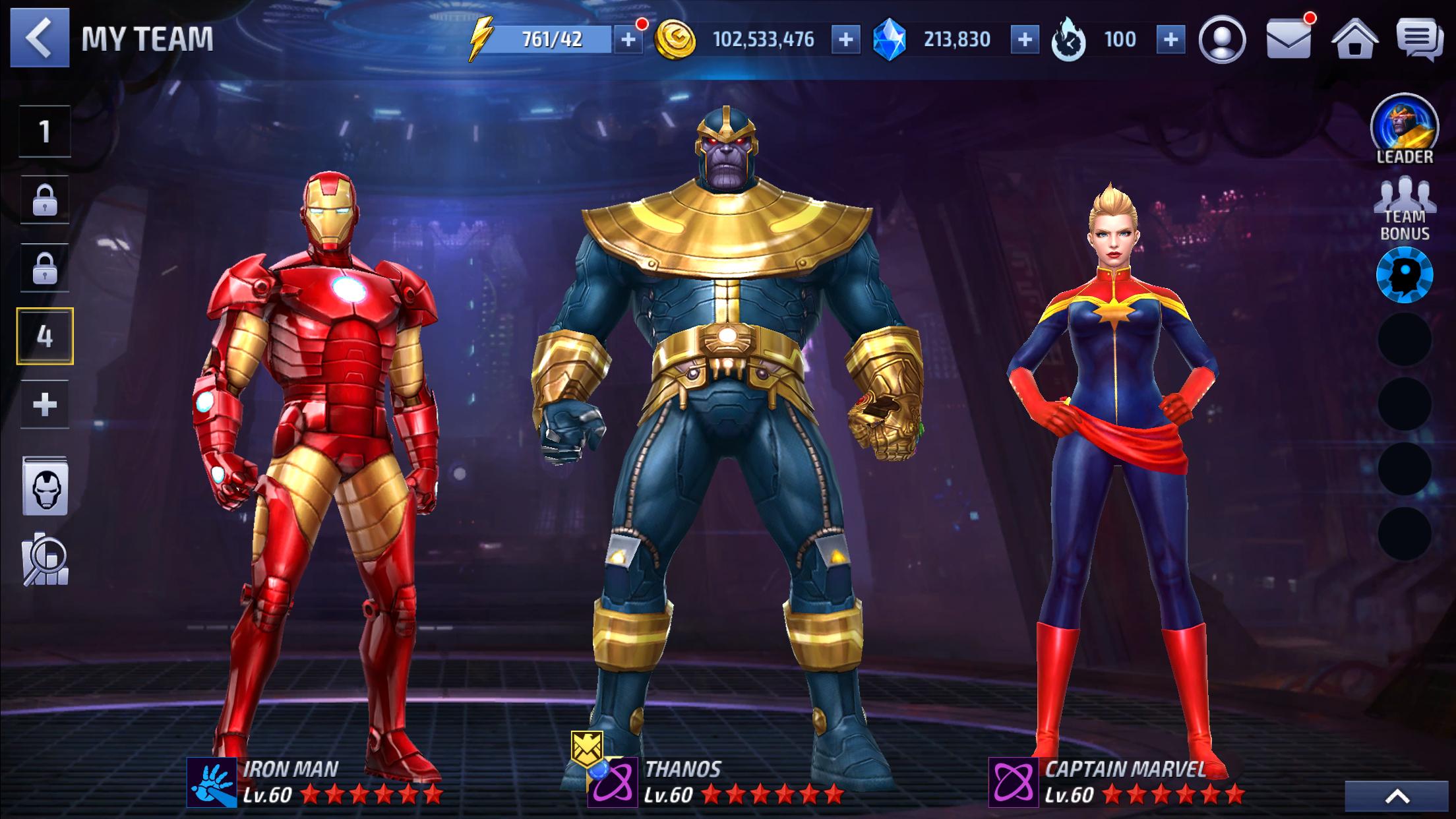This screenshot has width=1456, height=819.
Task: Add gold with the plus button
Action: point(845,40)
